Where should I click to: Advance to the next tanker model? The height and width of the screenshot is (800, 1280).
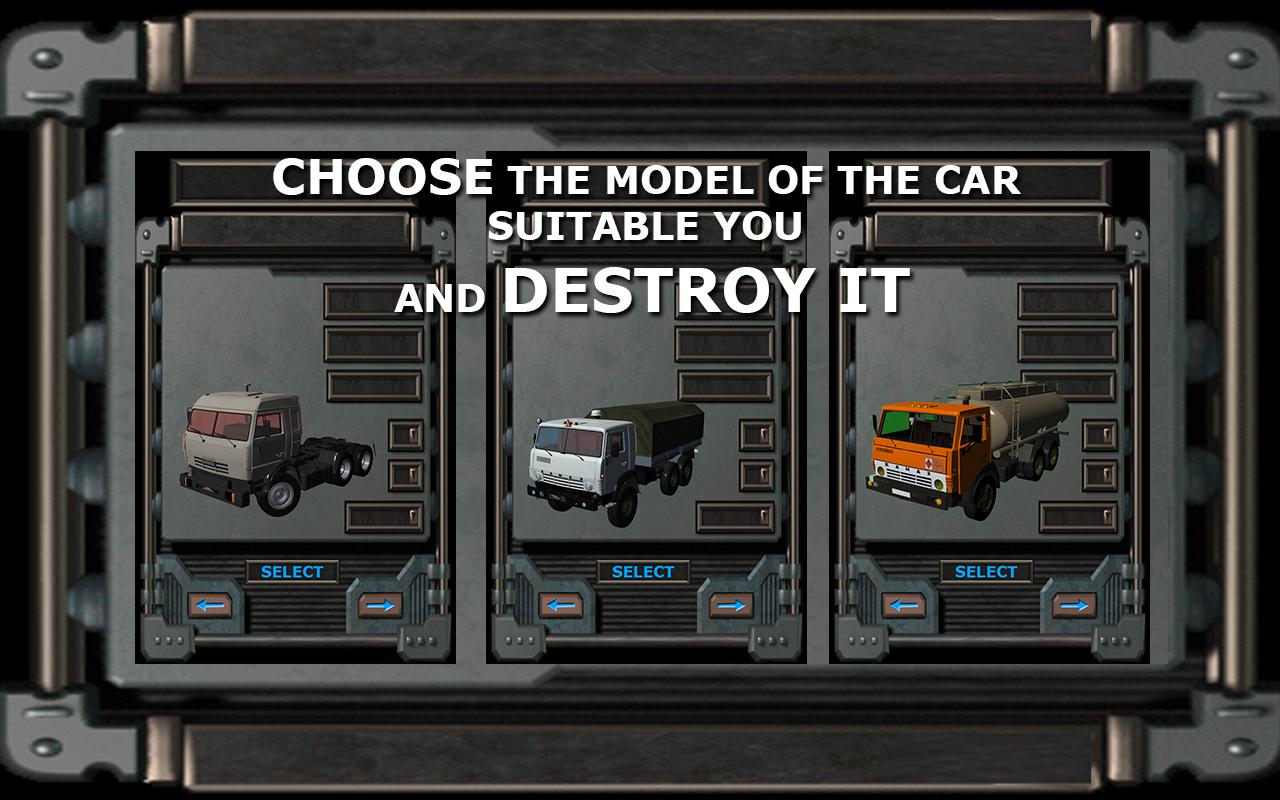(x=1073, y=603)
